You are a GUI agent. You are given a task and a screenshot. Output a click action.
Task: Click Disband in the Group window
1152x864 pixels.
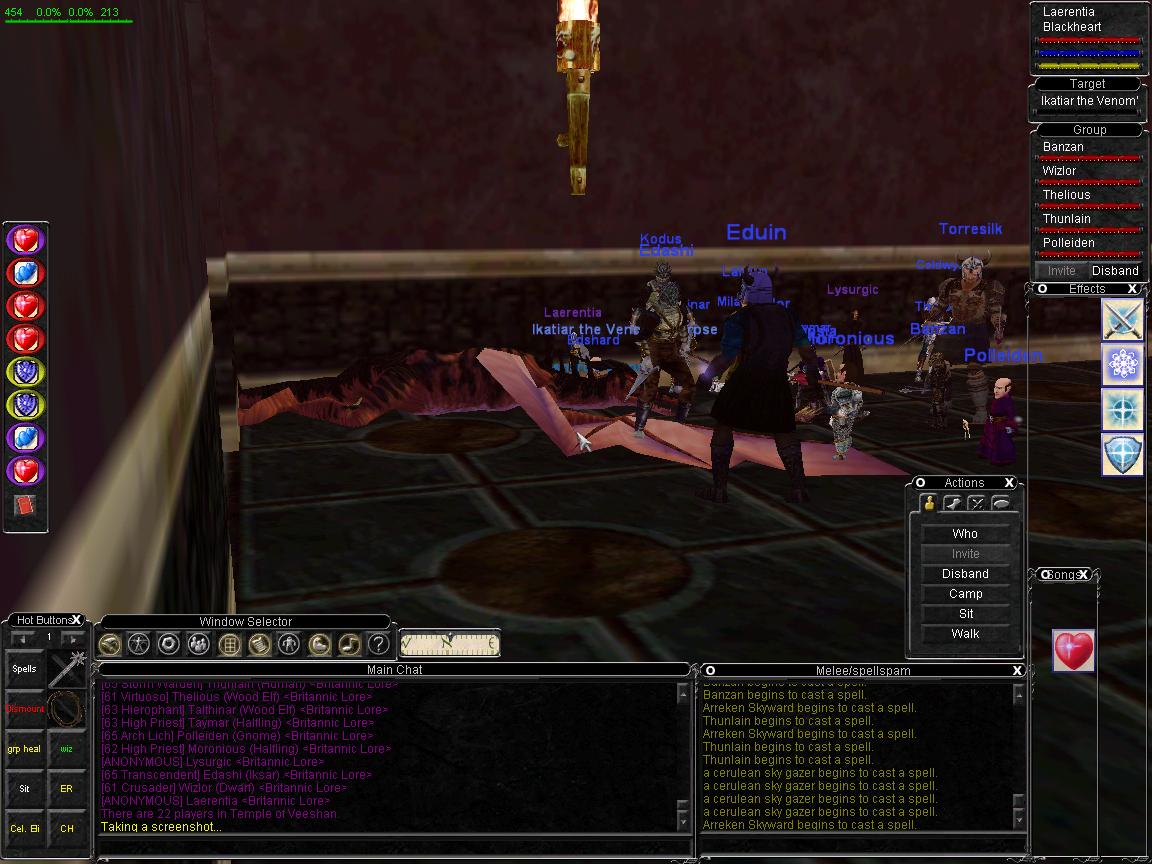point(1115,271)
